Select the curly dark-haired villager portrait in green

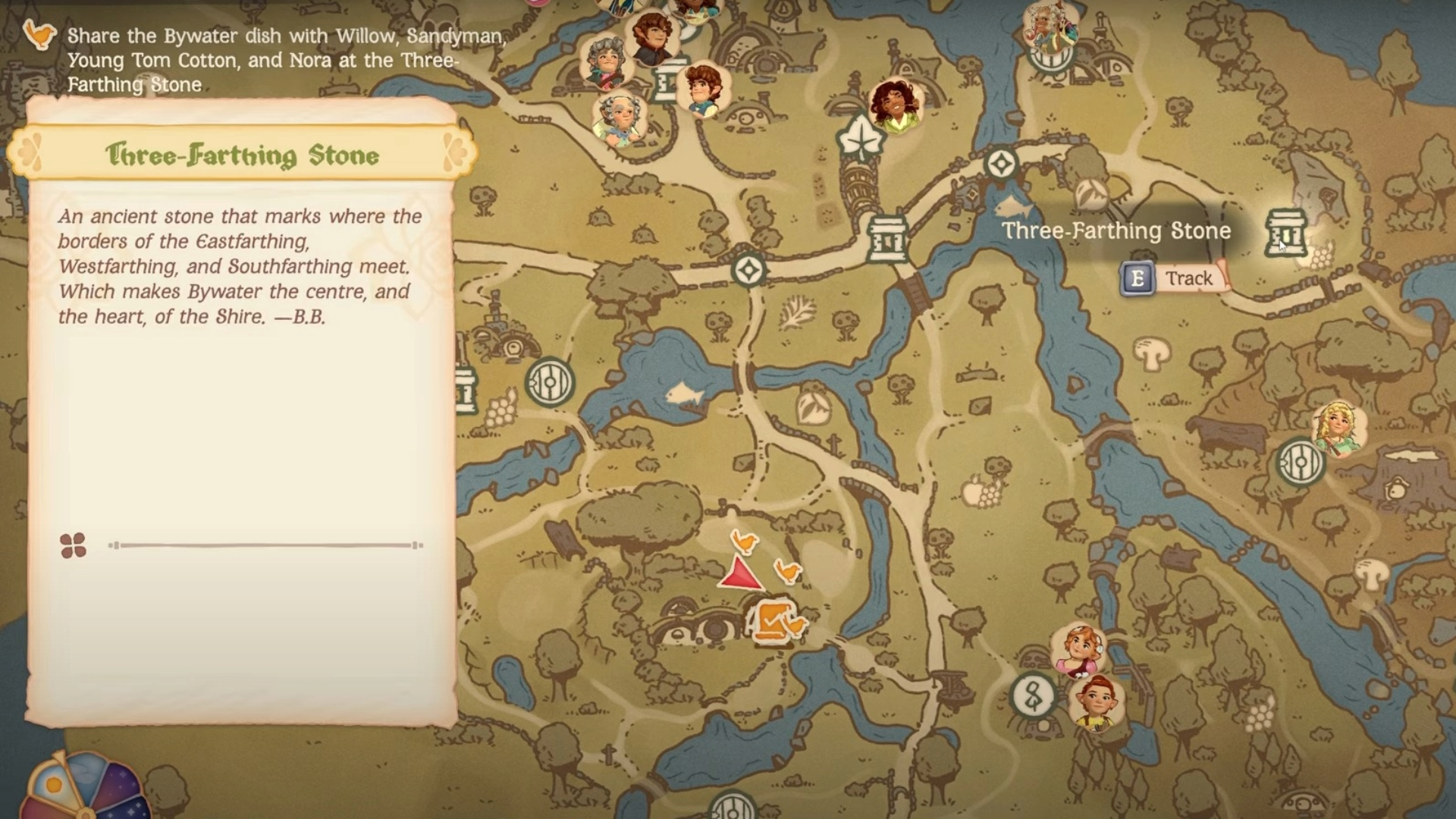[896, 105]
